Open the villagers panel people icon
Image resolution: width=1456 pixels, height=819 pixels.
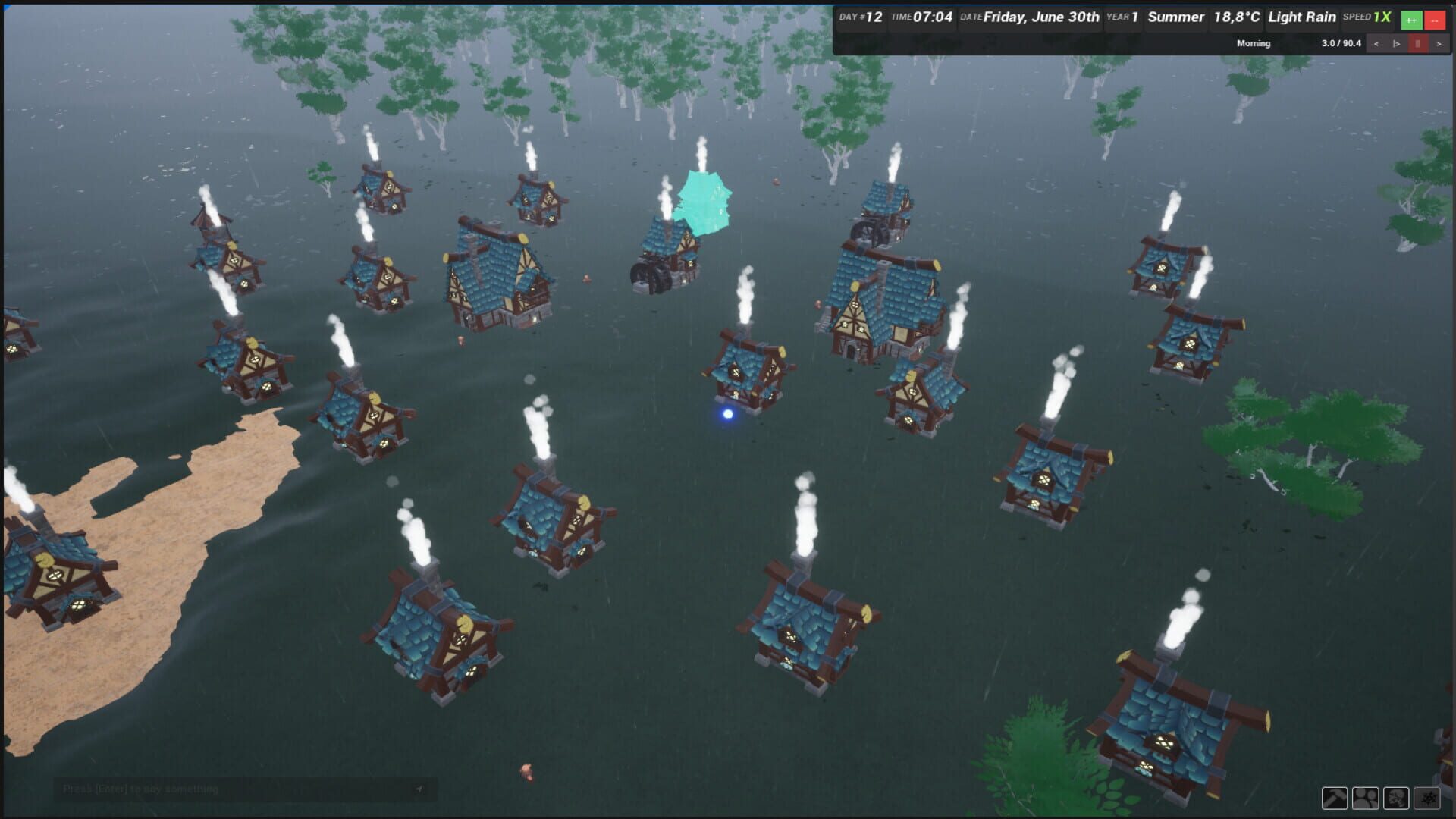coord(1366,798)
